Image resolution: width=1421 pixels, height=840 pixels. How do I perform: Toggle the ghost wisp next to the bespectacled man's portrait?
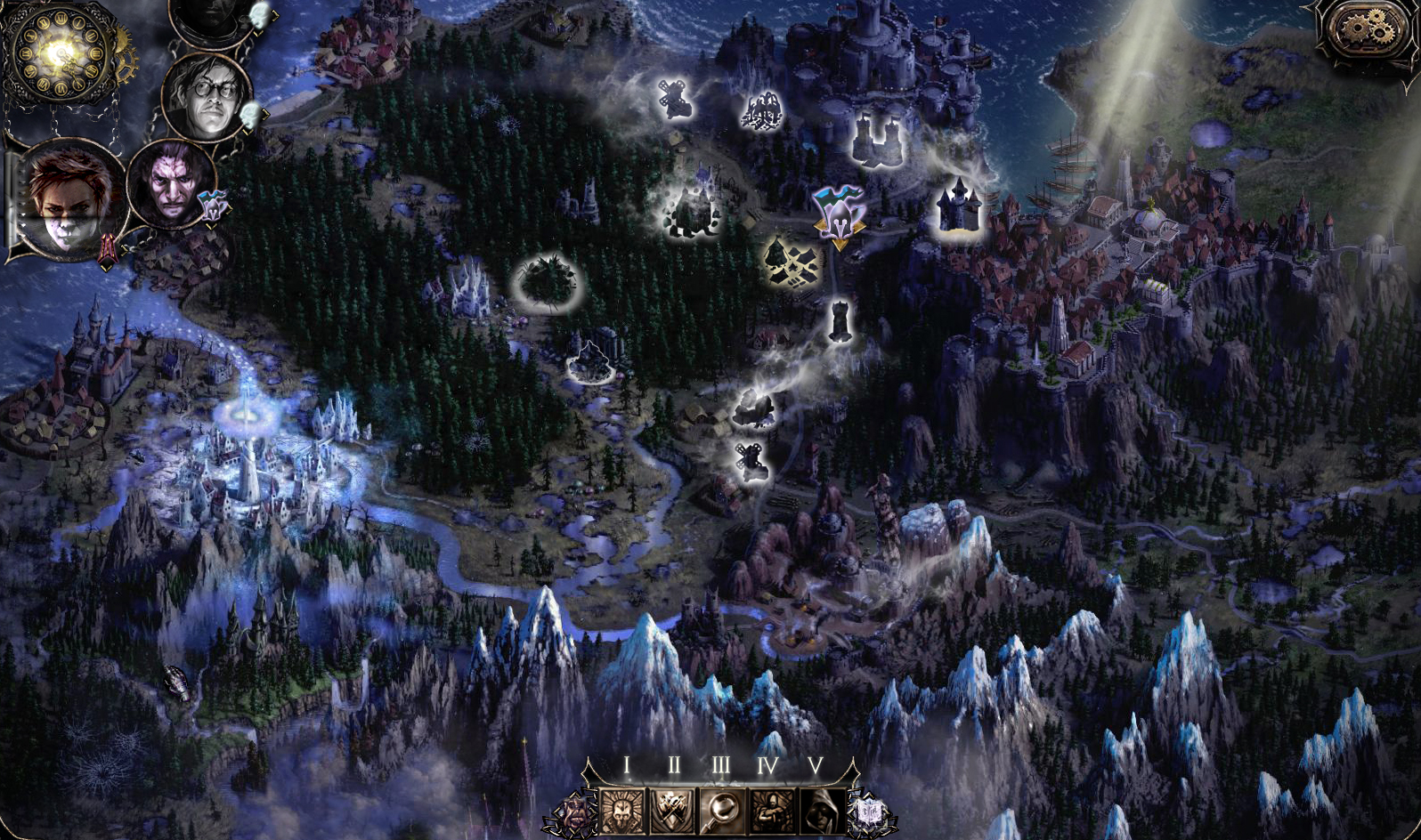[x=249, y=117]
